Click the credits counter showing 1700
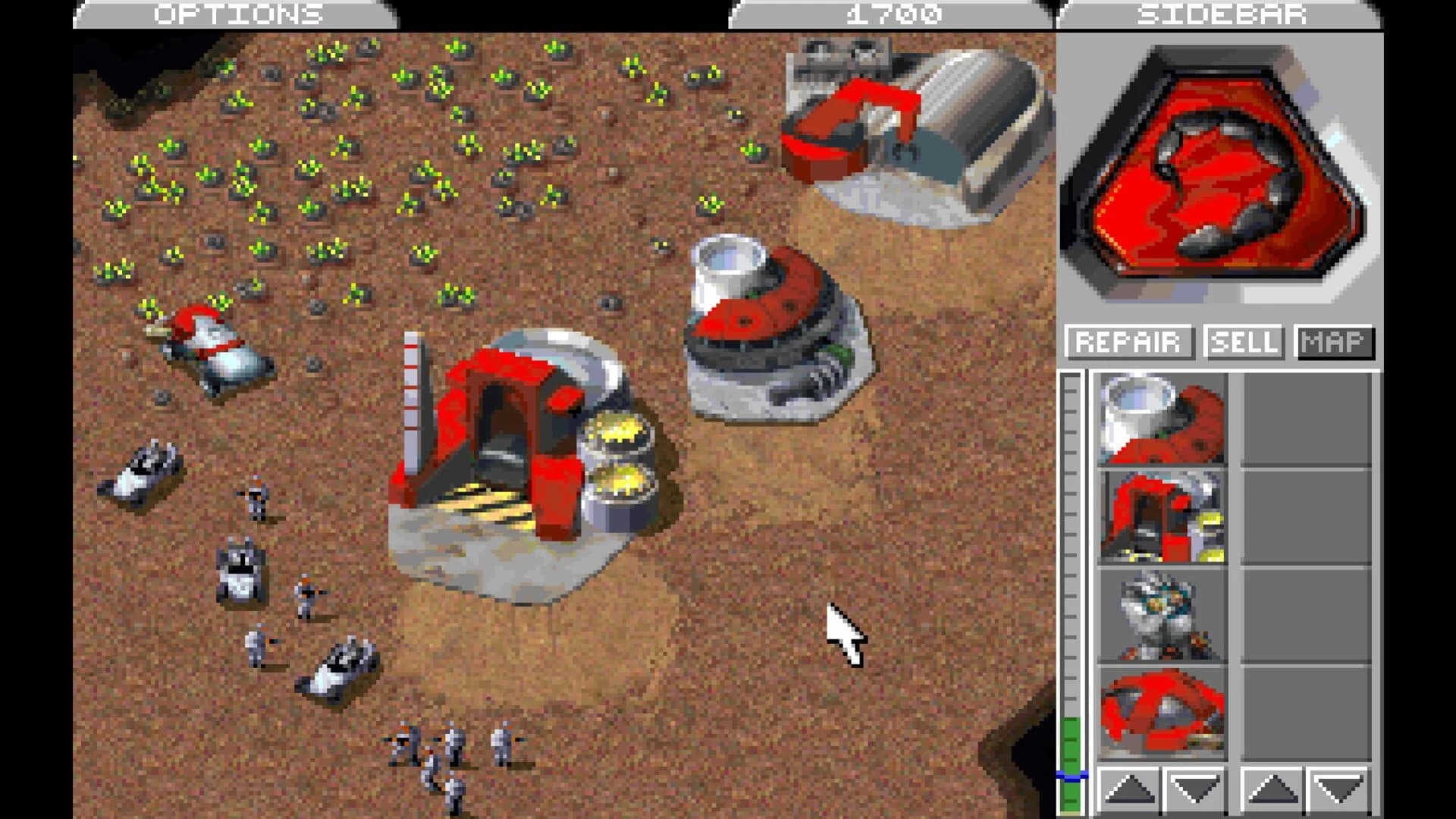The height and width of the screenshot is (819, 1456). click(891, 13)
